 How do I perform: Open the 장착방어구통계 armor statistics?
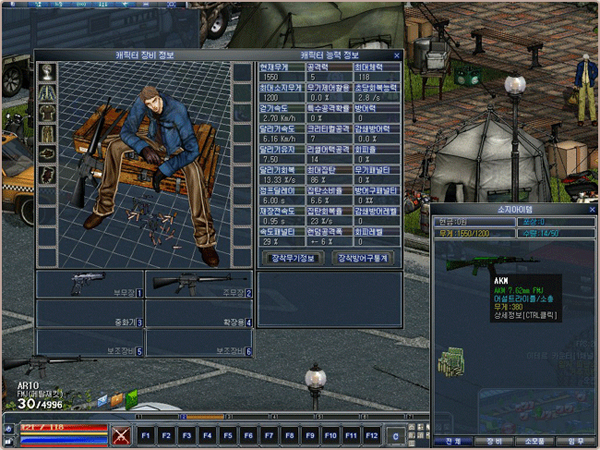pyautogui.click(x=362, y=257)
